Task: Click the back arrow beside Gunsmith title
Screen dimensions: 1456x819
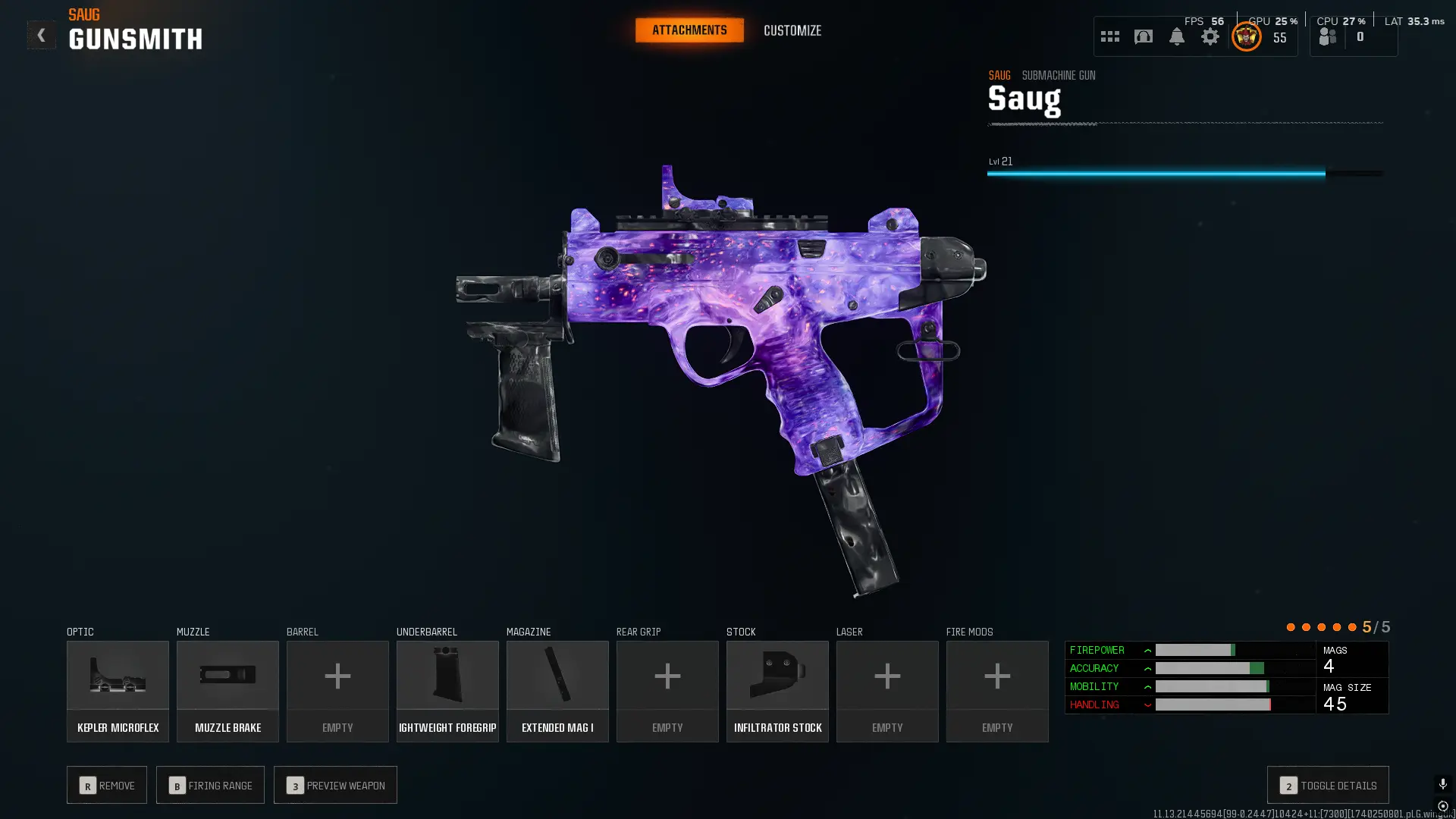Action: point(42,34)
